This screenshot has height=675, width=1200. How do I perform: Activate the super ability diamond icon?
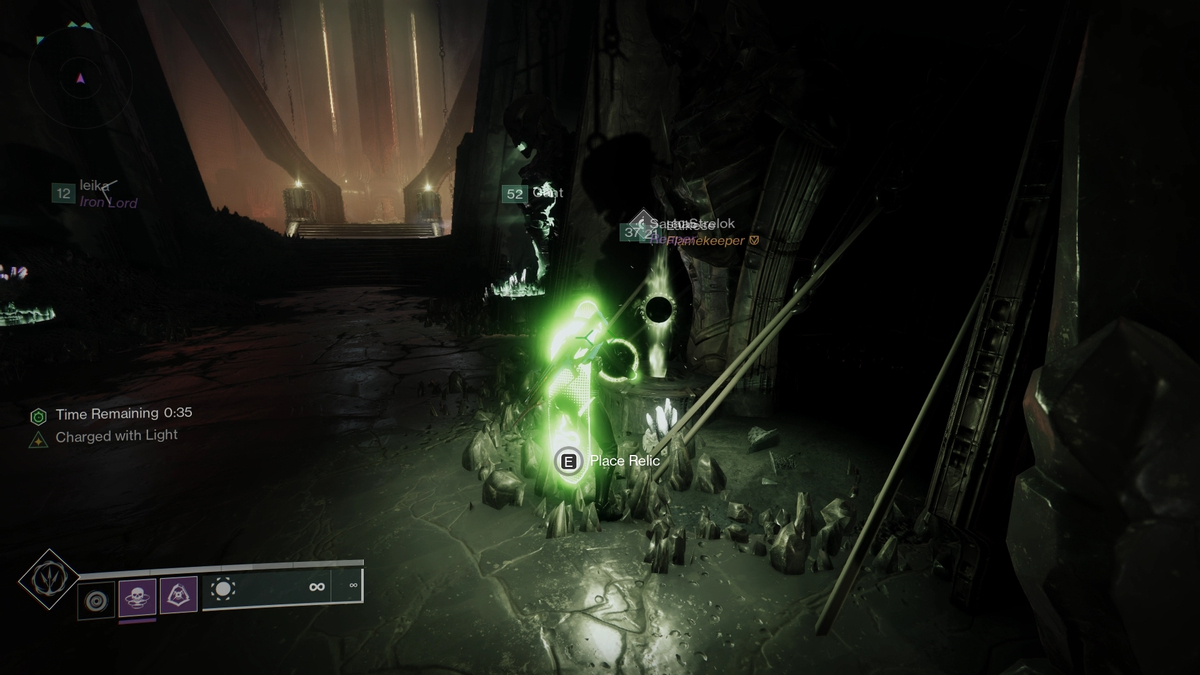[x=47, y=579]
